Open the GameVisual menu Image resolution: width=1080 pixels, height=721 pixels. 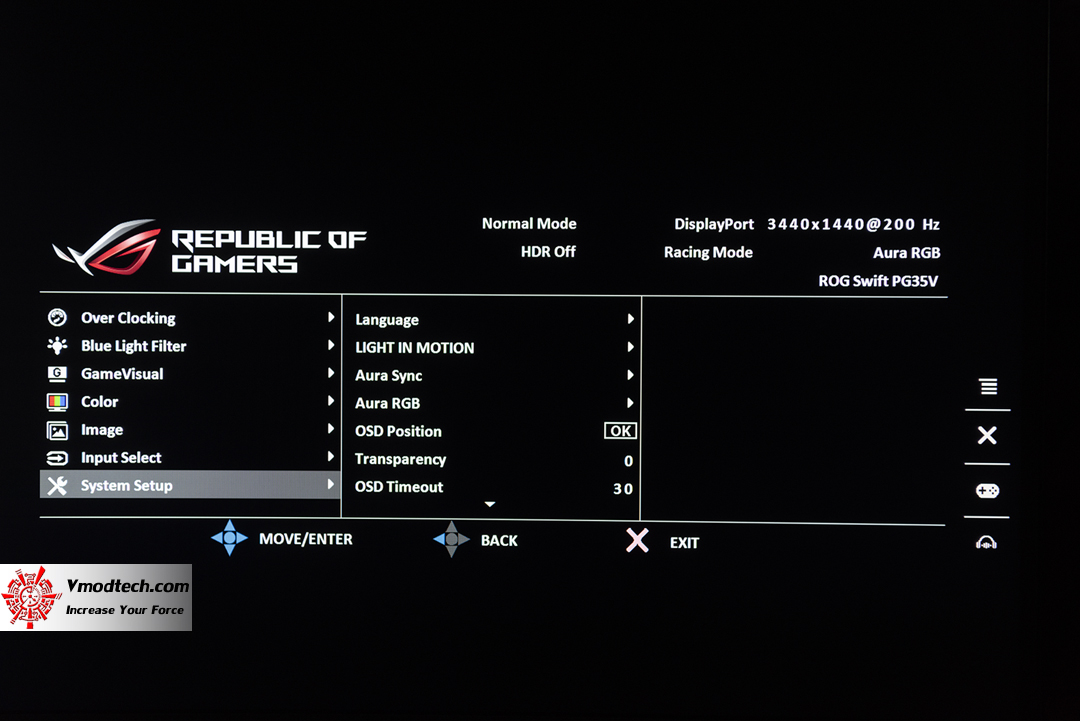(122, 374)
